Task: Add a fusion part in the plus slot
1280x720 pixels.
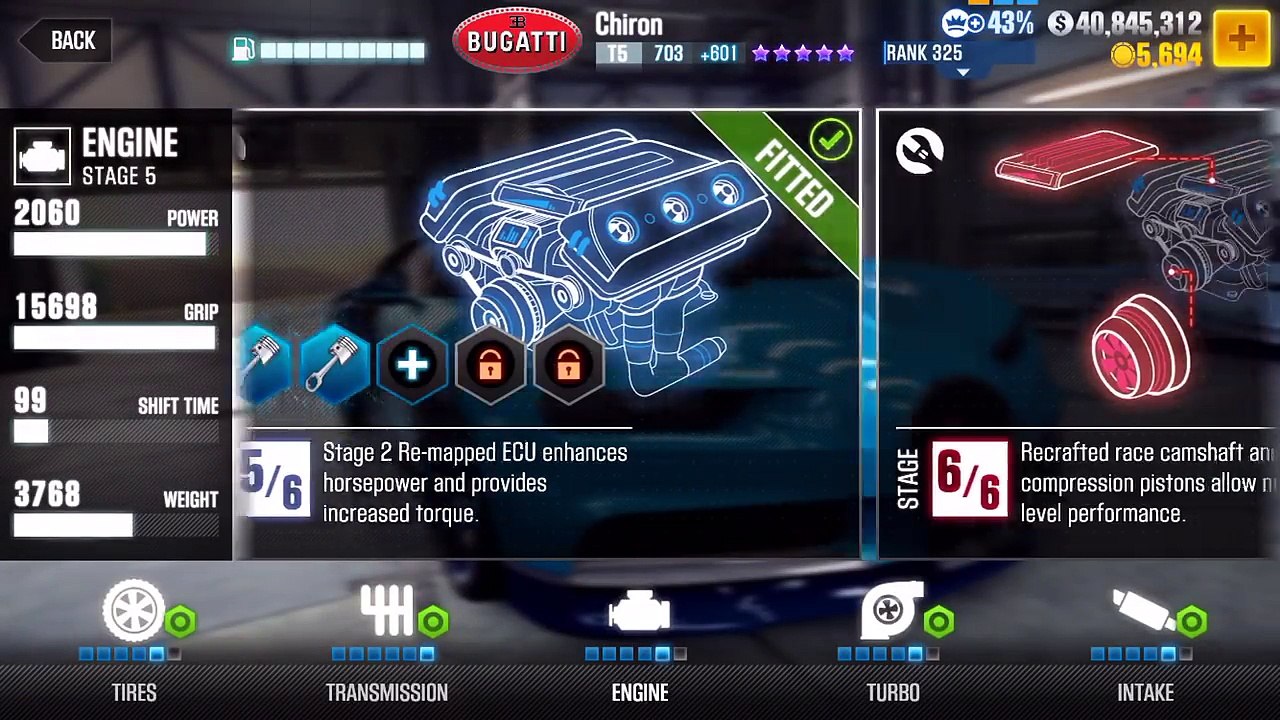Action: 412,365
